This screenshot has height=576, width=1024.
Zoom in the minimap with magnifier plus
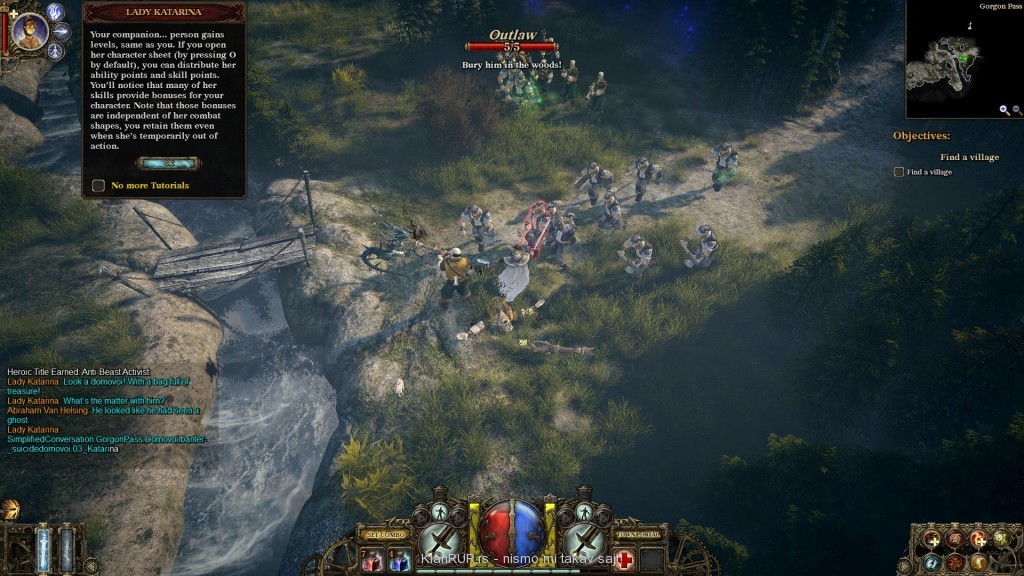(x=1003, y=110)
